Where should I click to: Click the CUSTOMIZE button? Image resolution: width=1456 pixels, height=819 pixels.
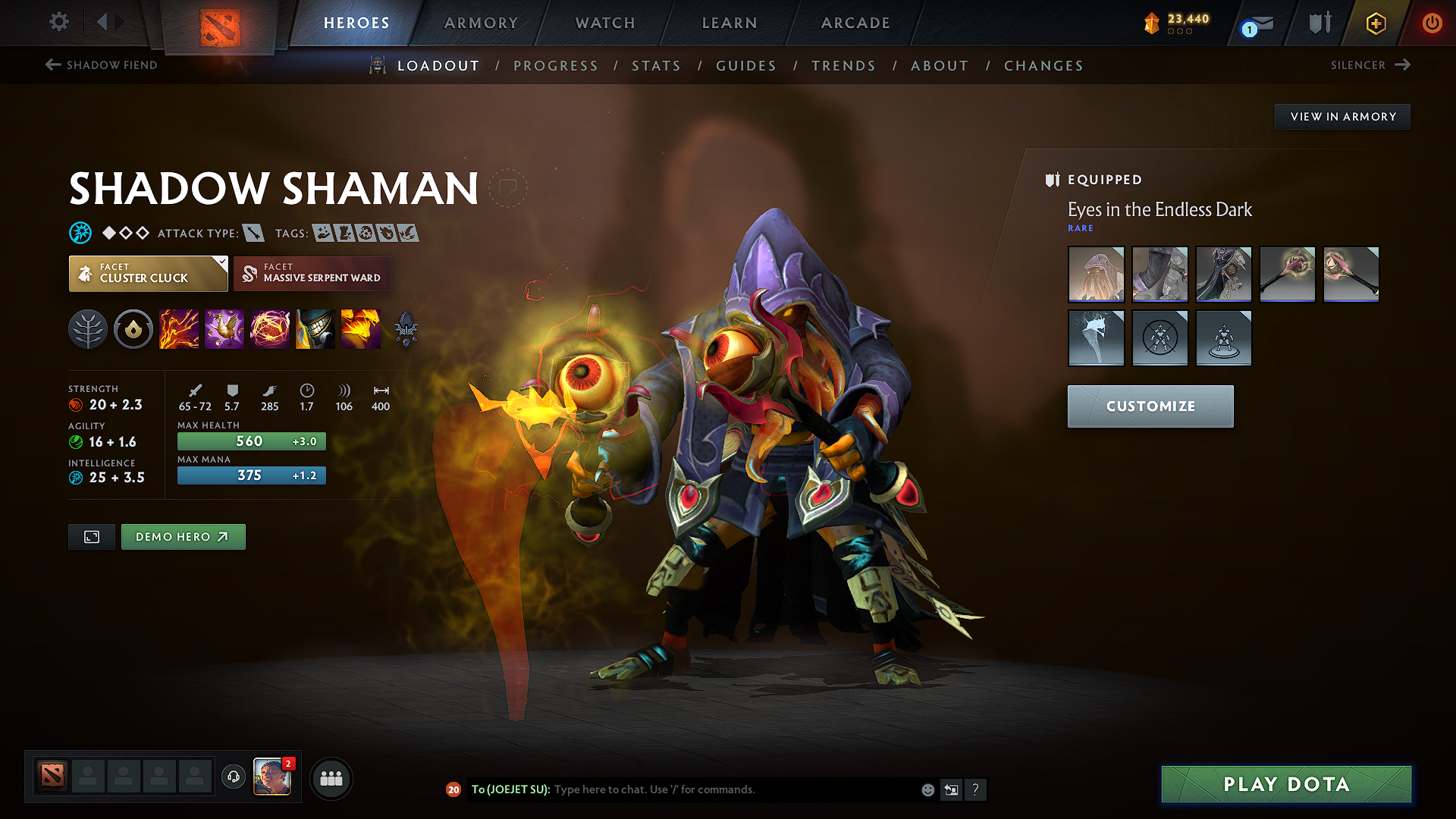pyautogui.click(x=1150, y=406)
